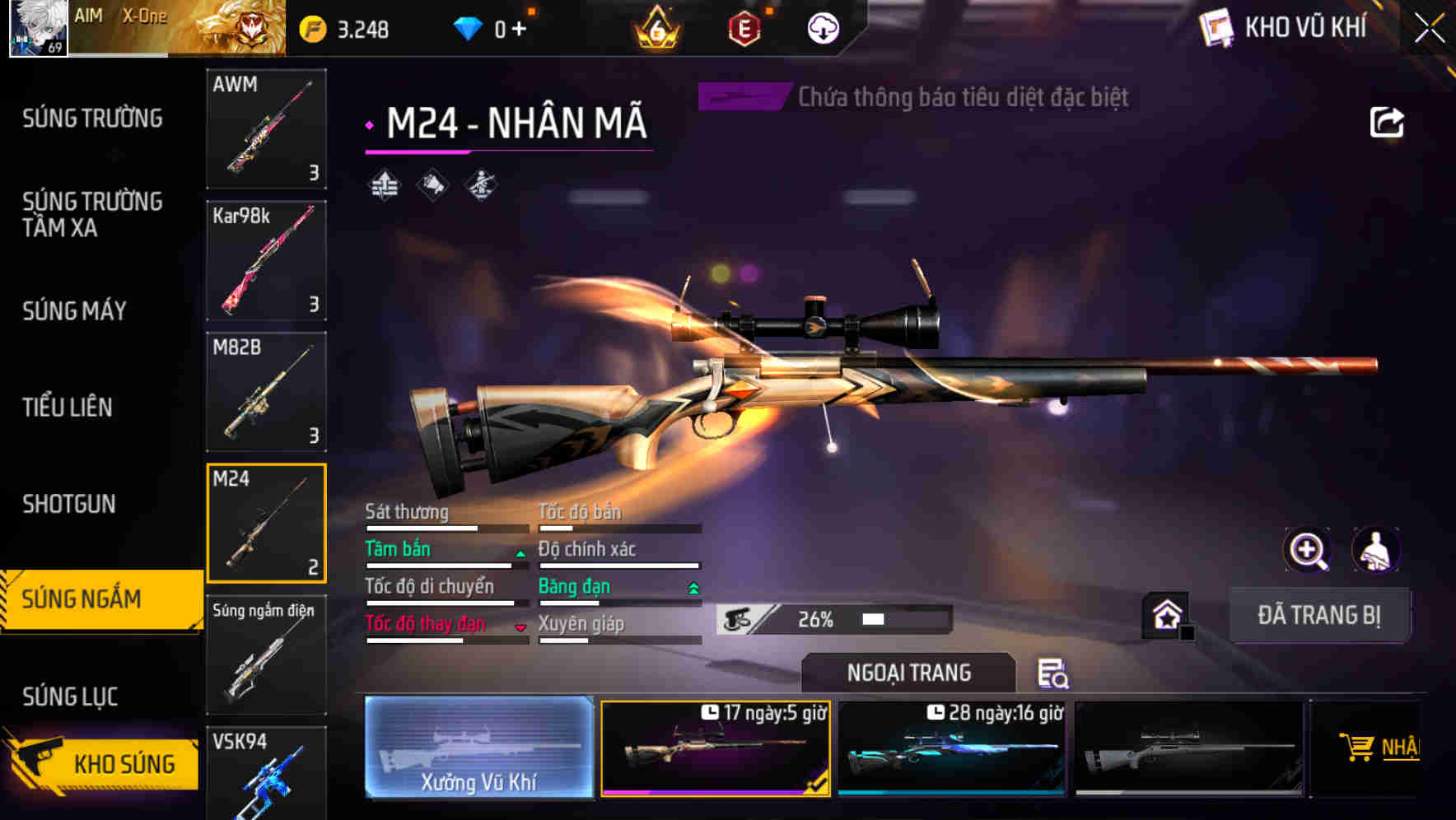The image size is (1456, 820).
Task: Open the cloud download center icon
Action: click(x=823, y=27)
